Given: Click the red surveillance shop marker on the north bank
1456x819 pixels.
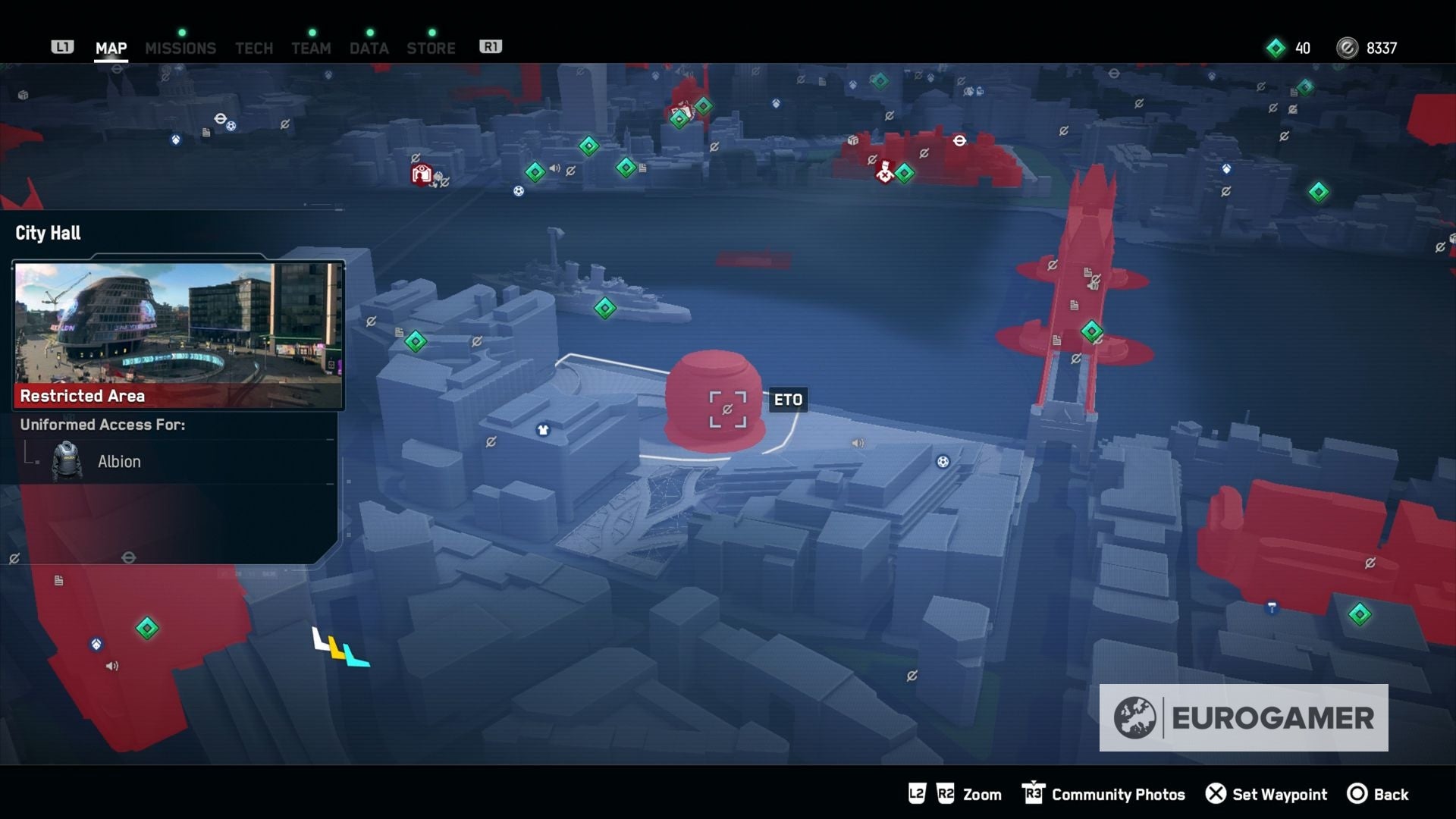Looking at the screenshot, I should 421,173.
